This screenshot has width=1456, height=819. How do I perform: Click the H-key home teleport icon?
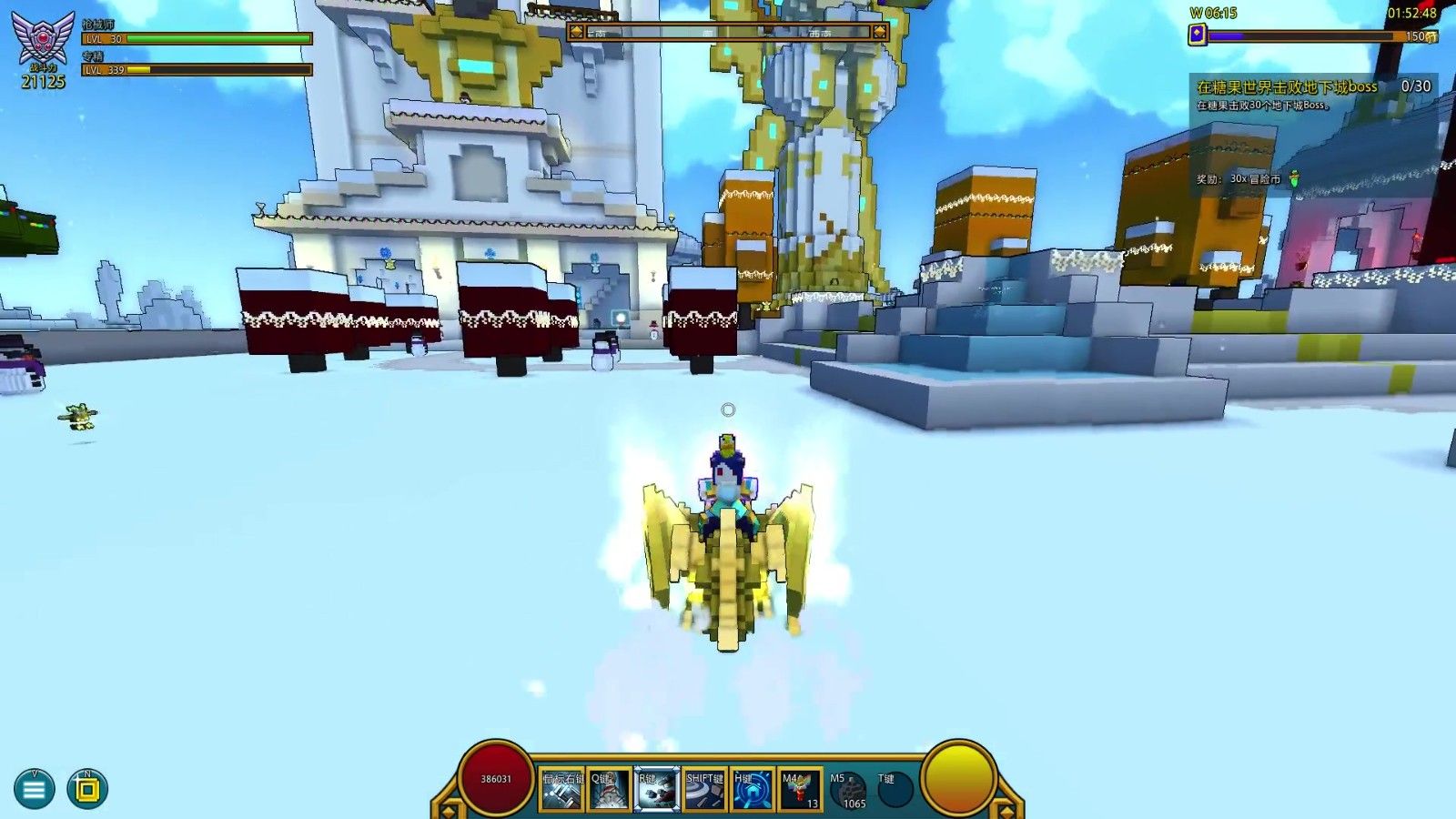tap(753, 790)
